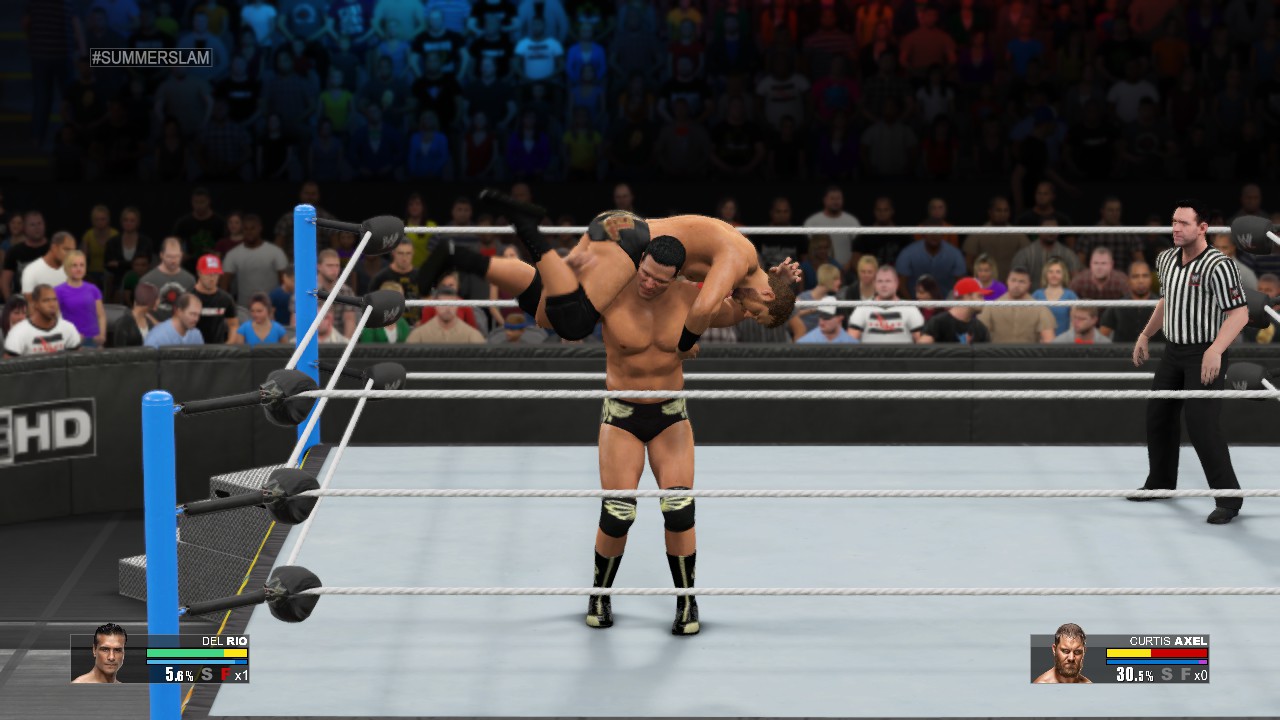This screenshot has height=720, width=1280.
Task: Click the #SUMMERSLAM hashtag overlay
Action: click(152, 57)
